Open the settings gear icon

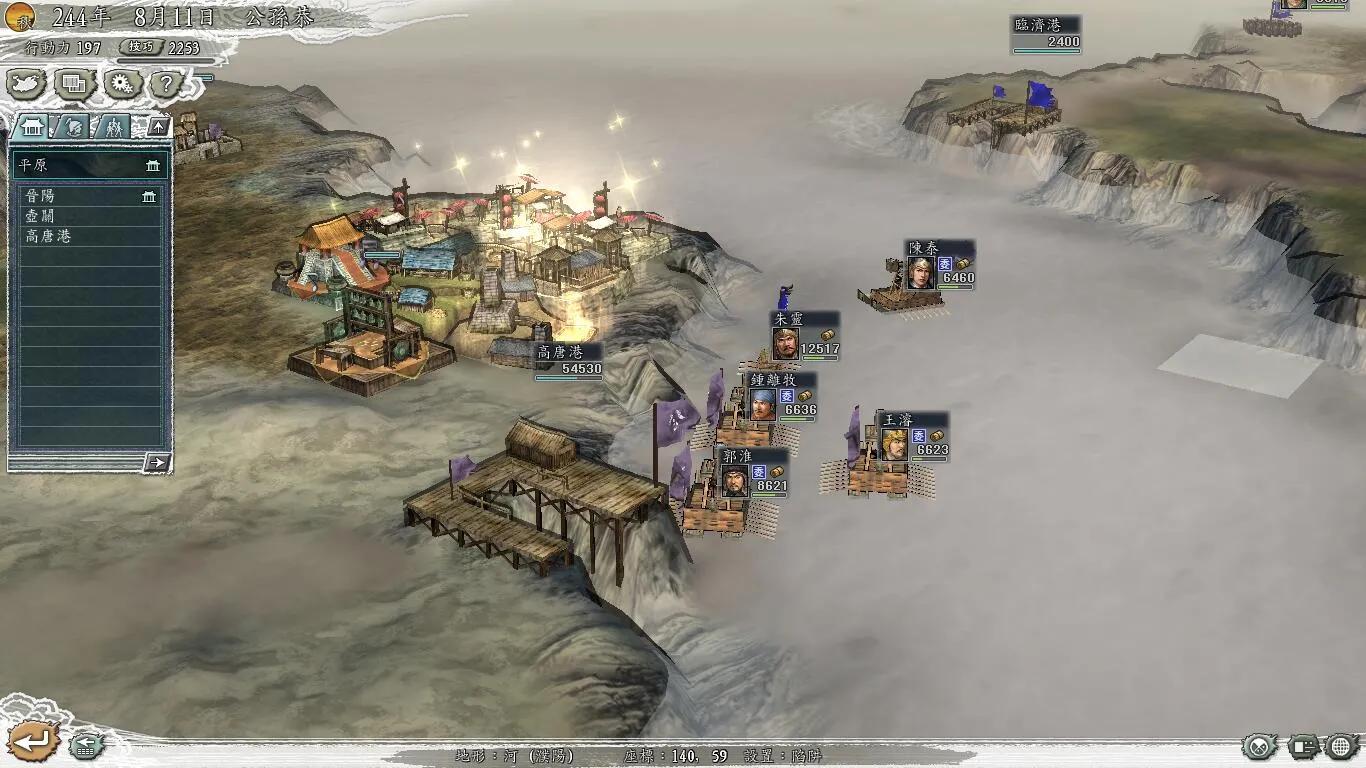tap(120, 84)
